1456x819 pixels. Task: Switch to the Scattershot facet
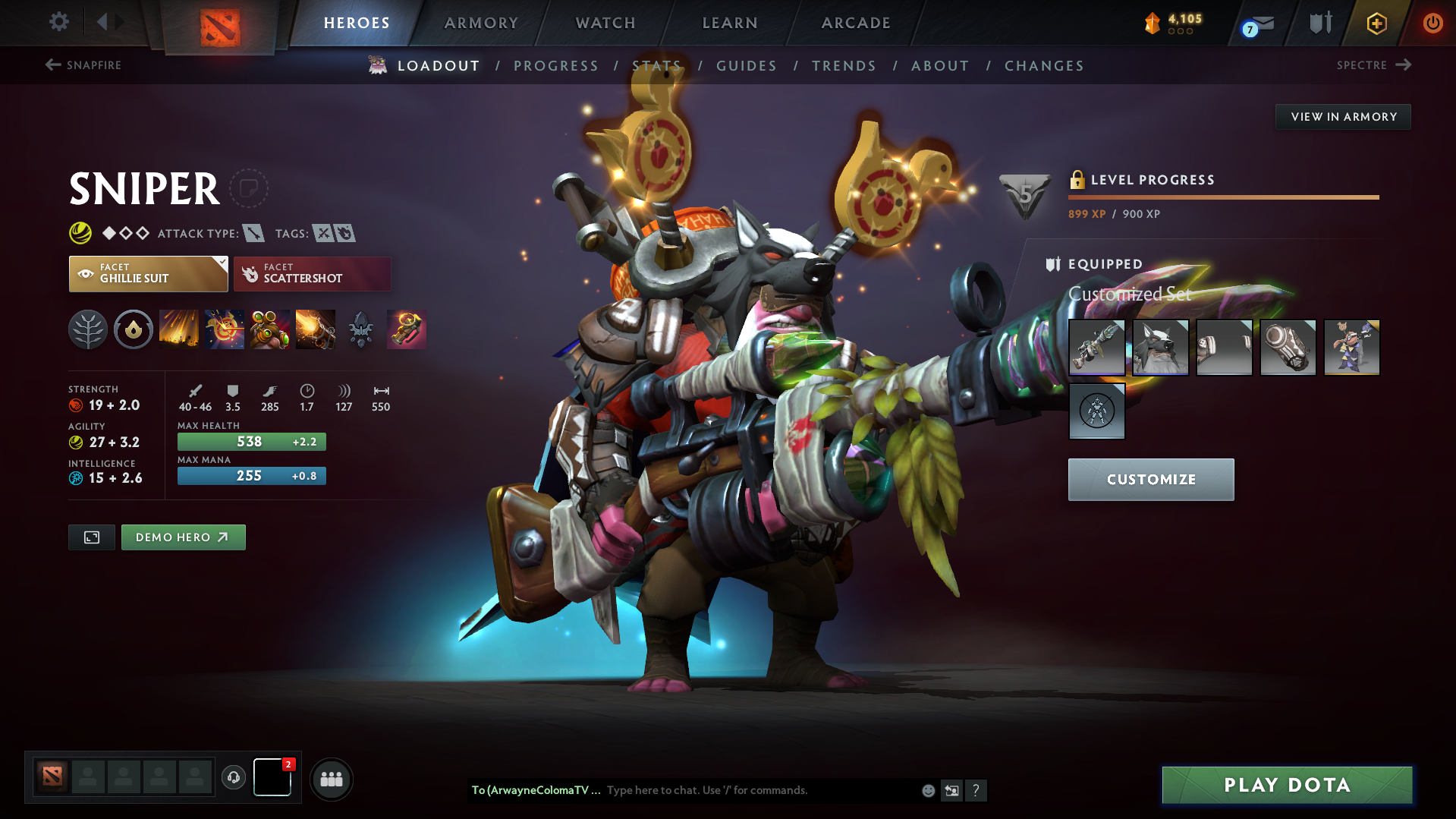point(312,273)
